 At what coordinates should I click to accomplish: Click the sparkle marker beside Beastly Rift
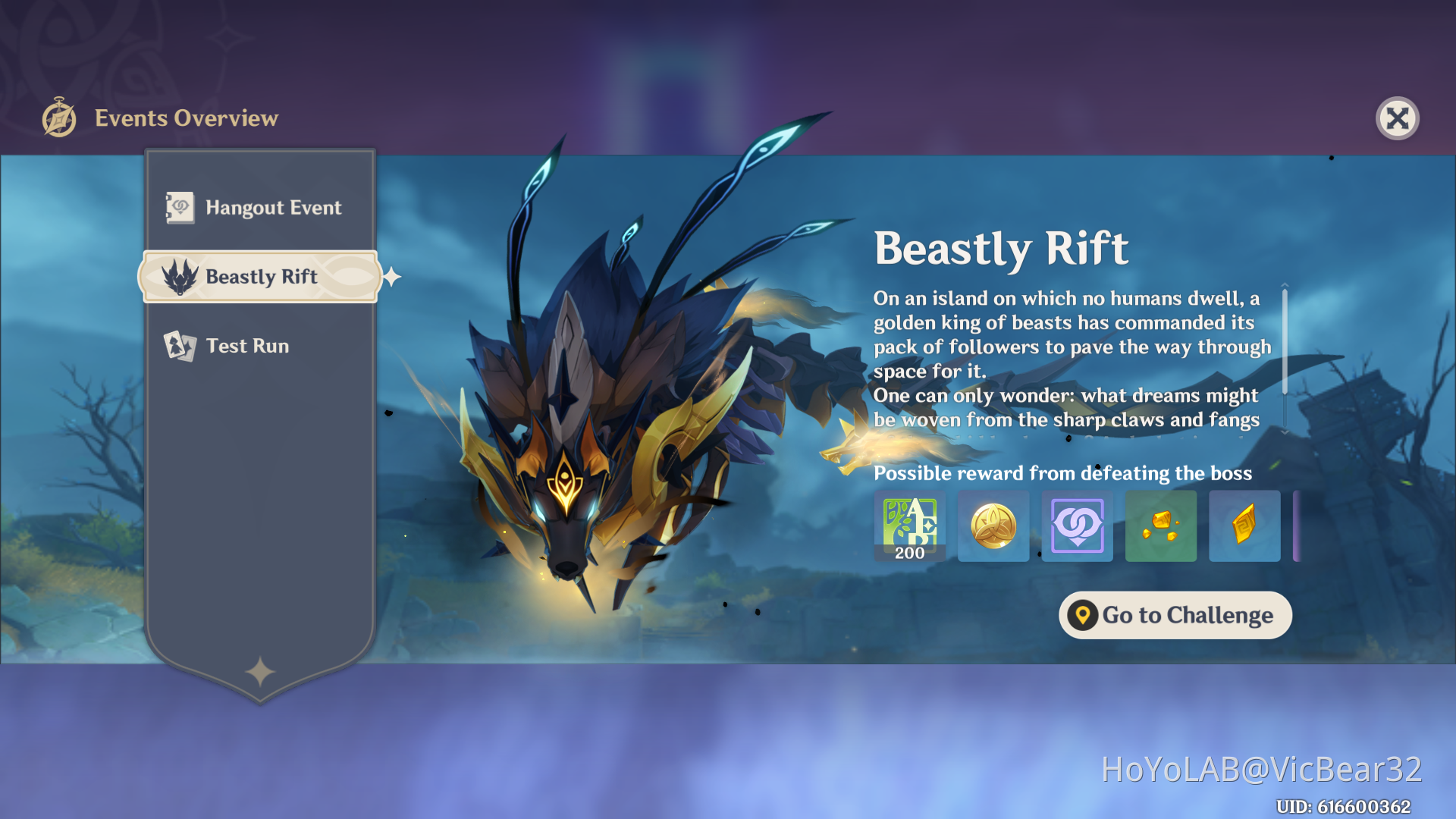pyautogui.click(x=392, y=277)
